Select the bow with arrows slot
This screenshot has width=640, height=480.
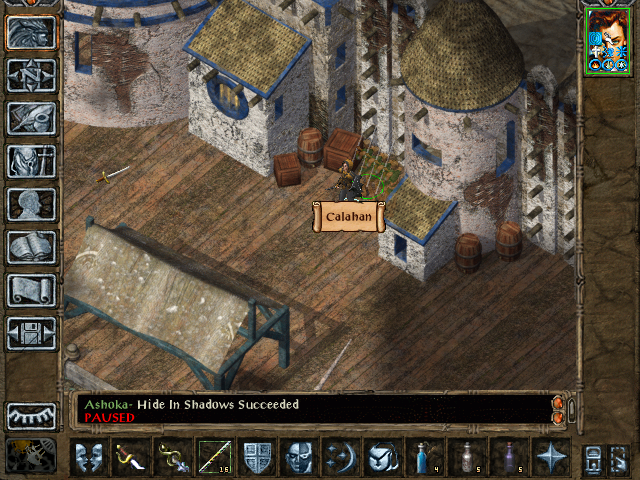coord(215,457)
